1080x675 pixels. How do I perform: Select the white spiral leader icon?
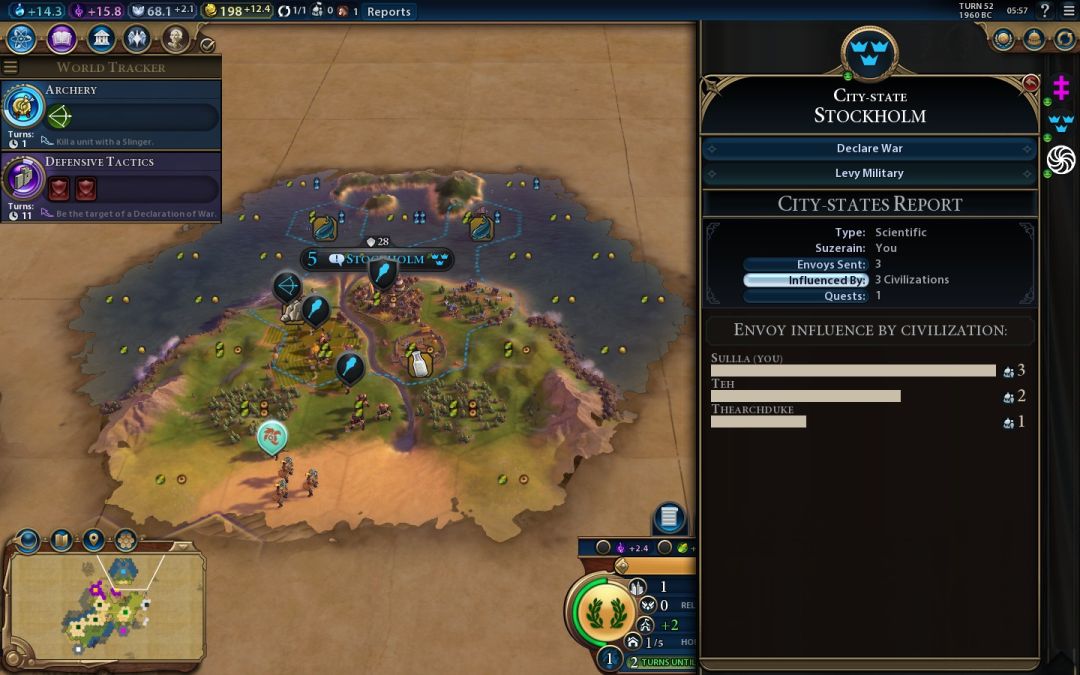pos(1060,159)
